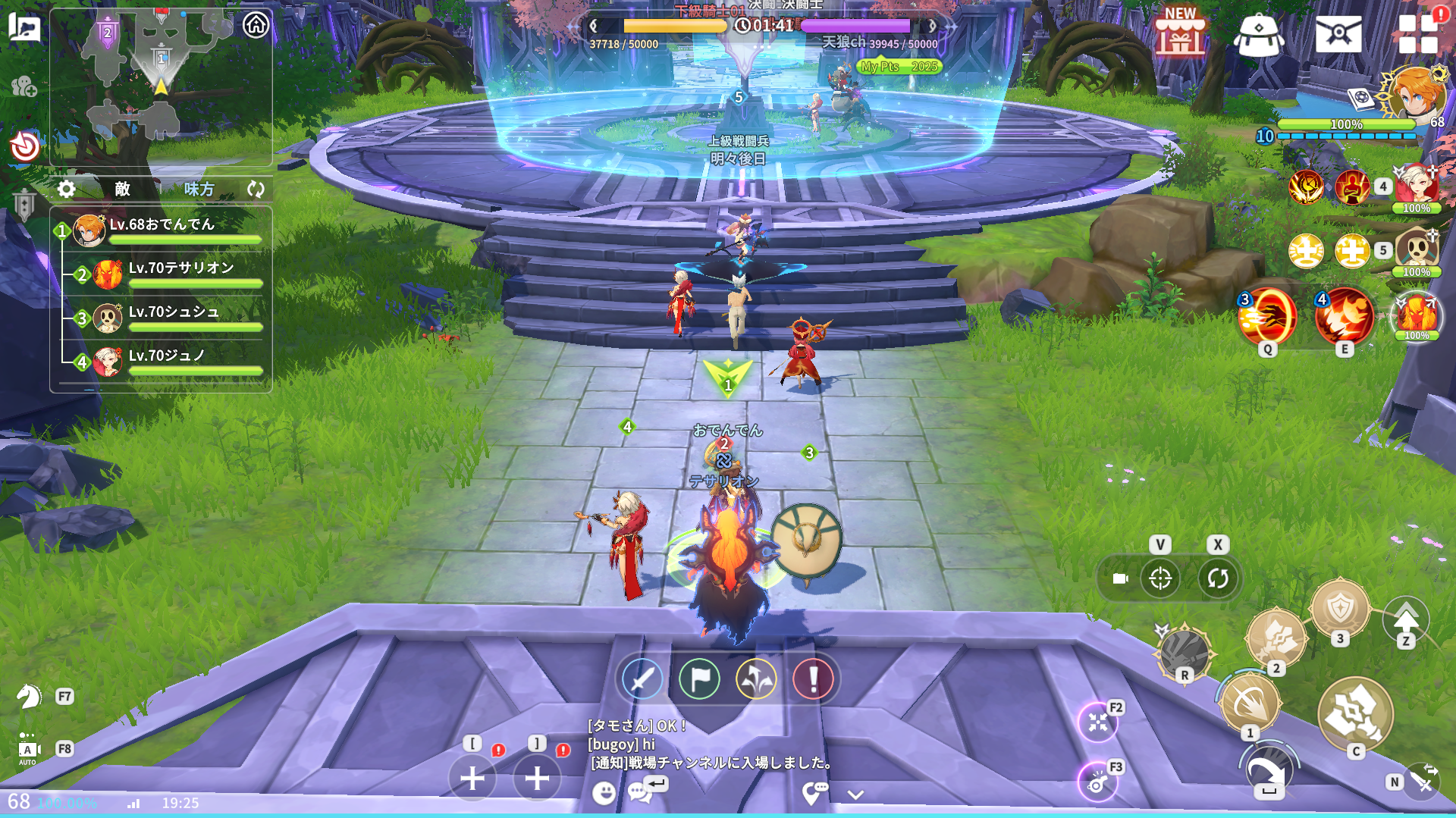Screen dimensions: 1456x818
Task: Click the camera rotate reset button
Action: coord(1218,578)
